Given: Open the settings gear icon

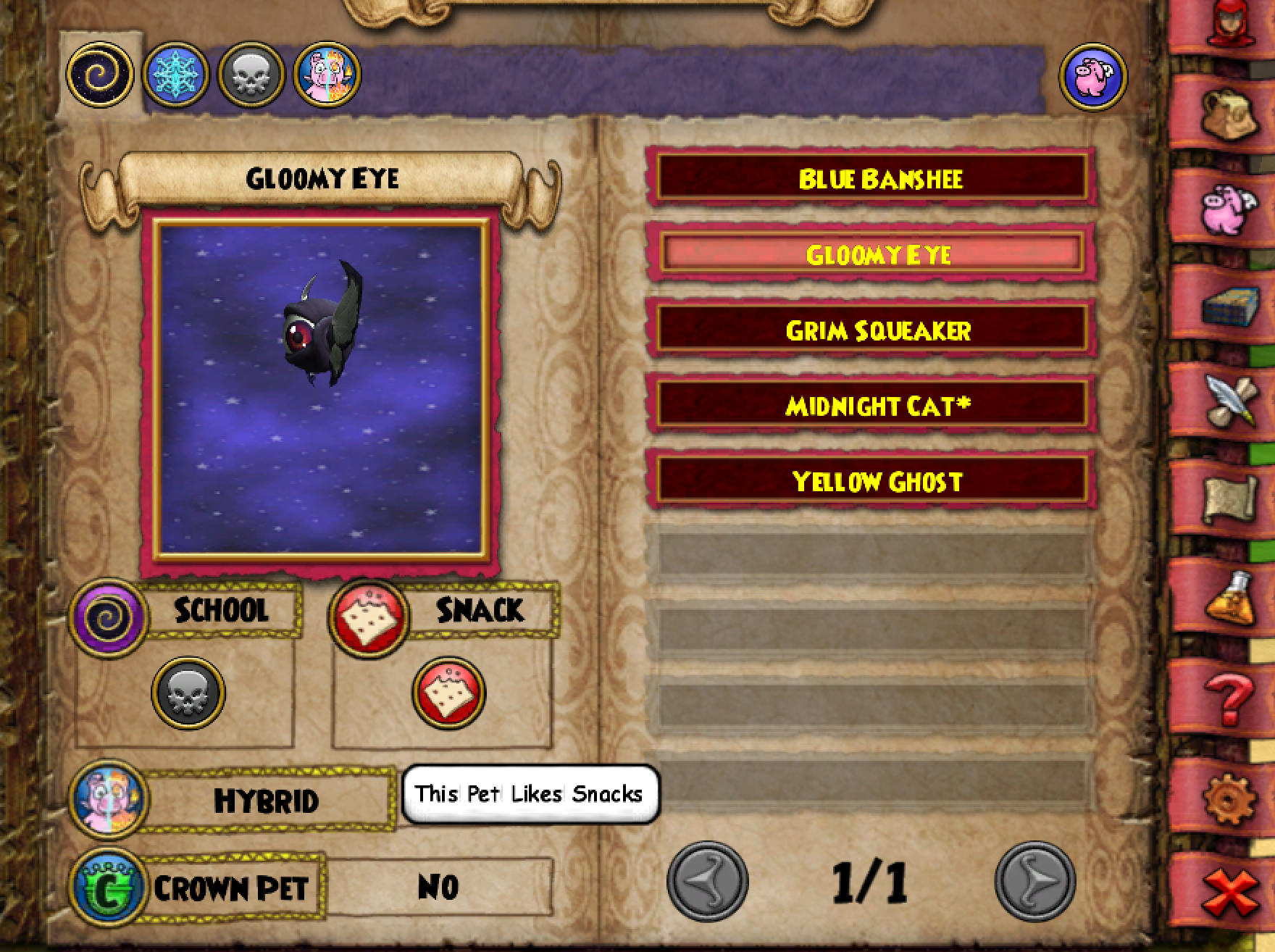Looking at the screenshot, I should pyautogui.click(x=1230, y=798).
